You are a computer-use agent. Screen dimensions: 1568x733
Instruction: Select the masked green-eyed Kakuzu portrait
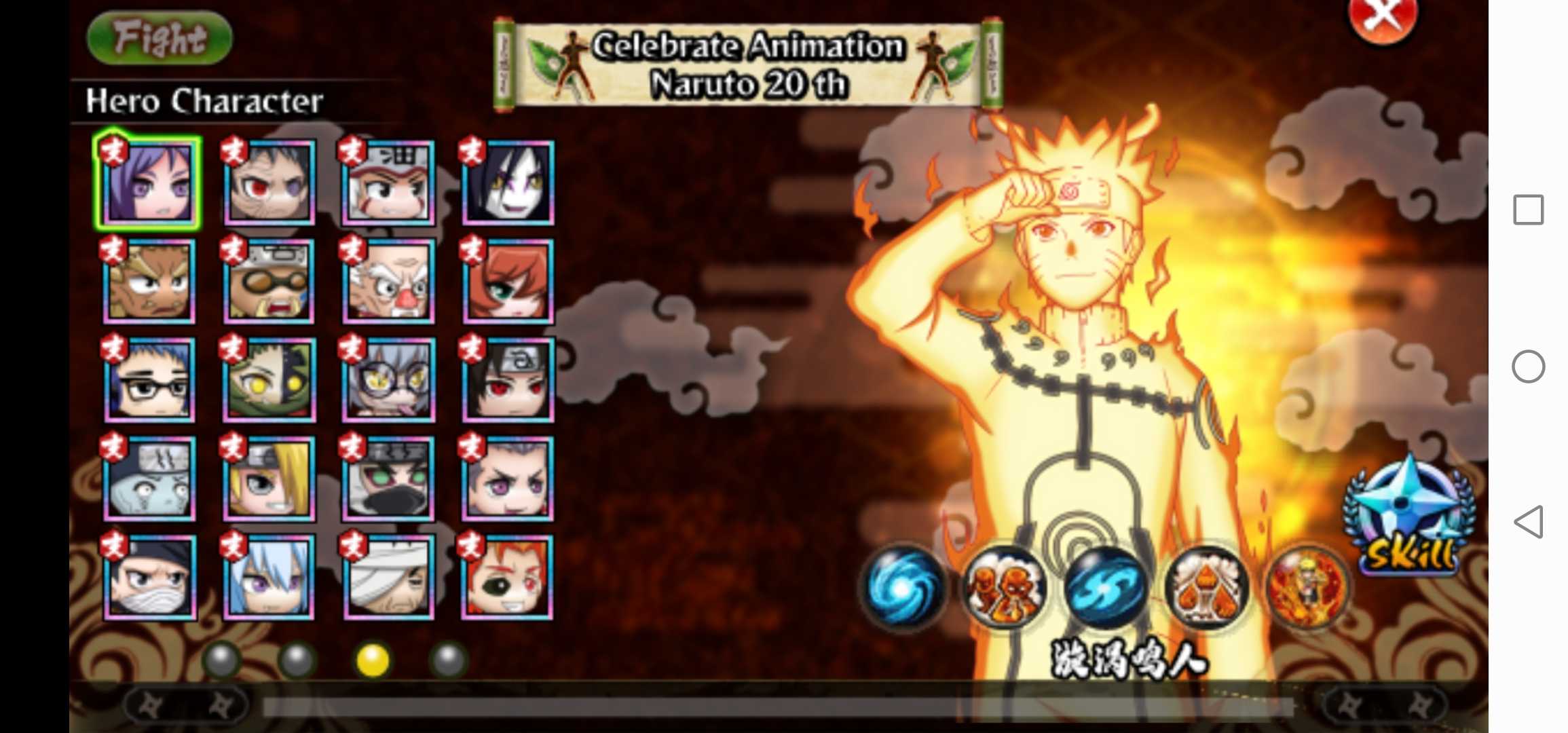pos(389,478)
